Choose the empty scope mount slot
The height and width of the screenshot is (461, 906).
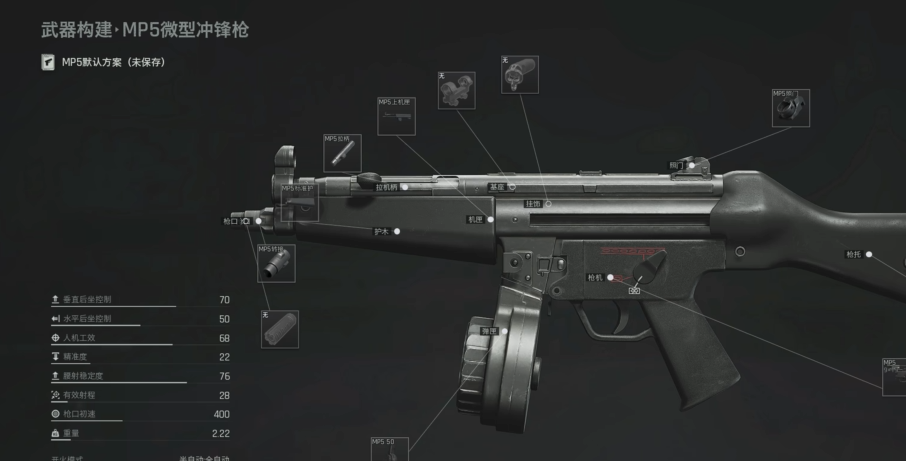[x=456, y=90]
